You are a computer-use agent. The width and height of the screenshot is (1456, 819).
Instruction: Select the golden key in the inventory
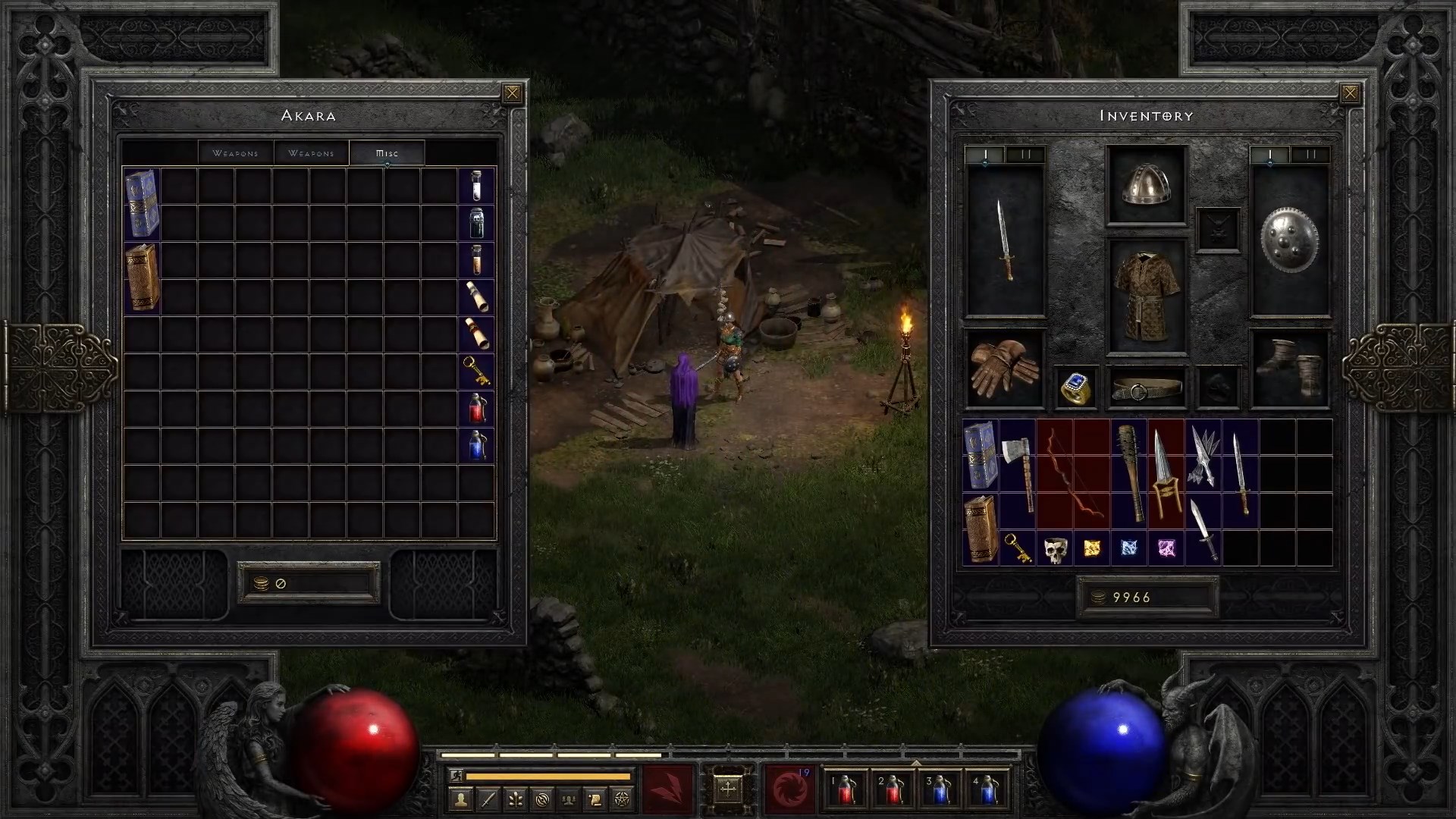tap(1017, 548)
